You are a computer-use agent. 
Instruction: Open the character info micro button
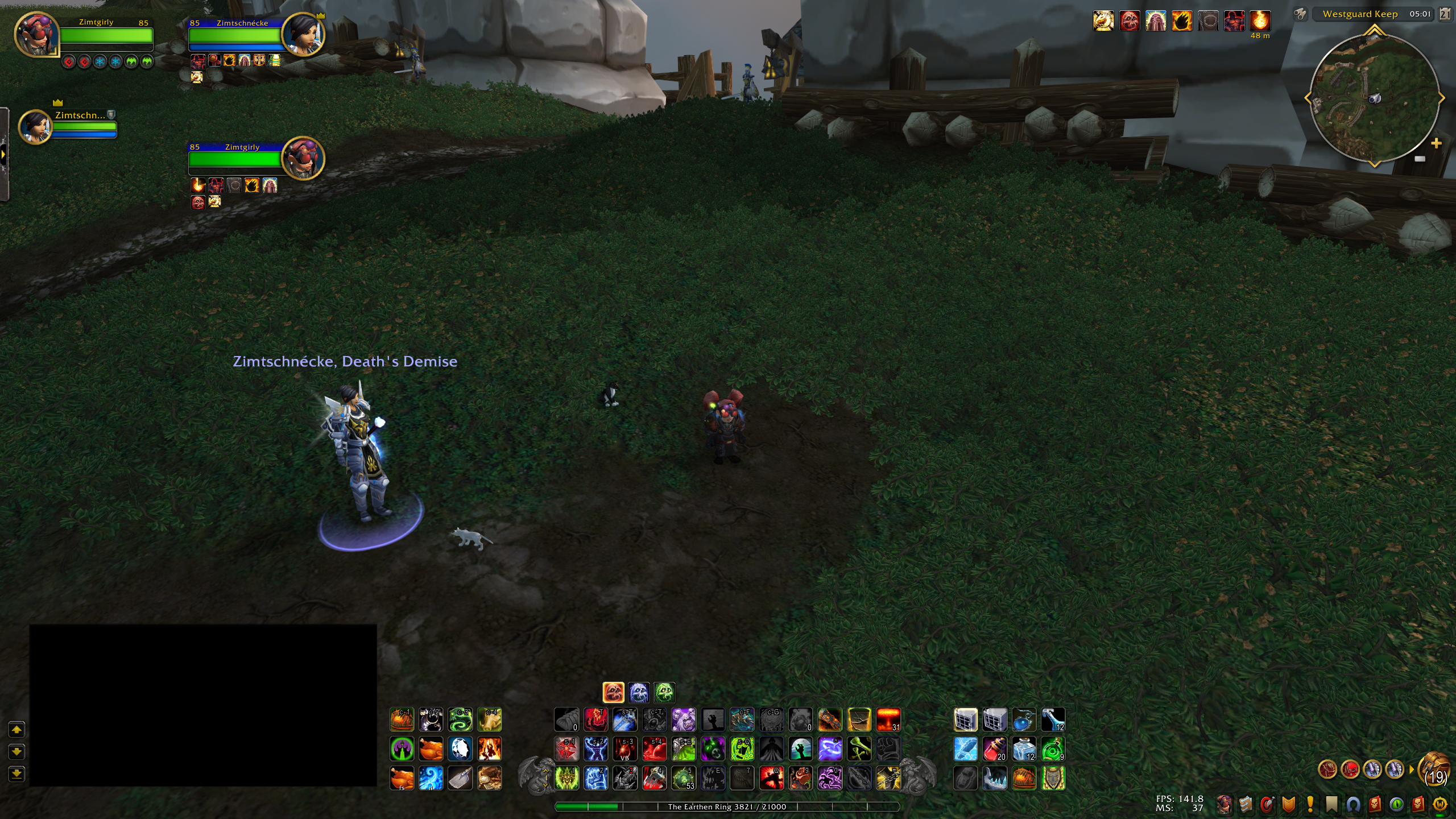tap(1224, 804)
